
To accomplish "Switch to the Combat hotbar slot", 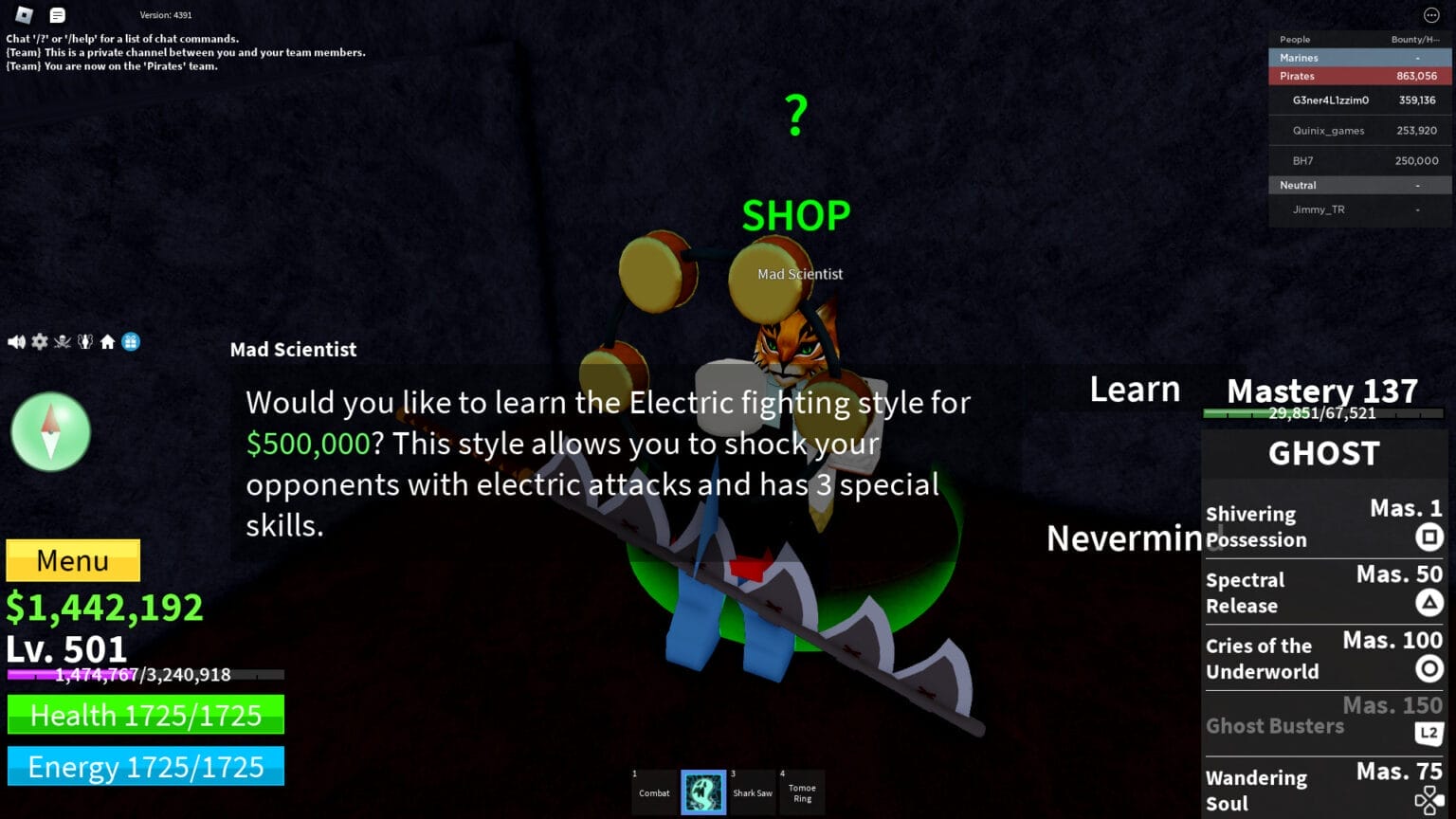I will (655, 792).
